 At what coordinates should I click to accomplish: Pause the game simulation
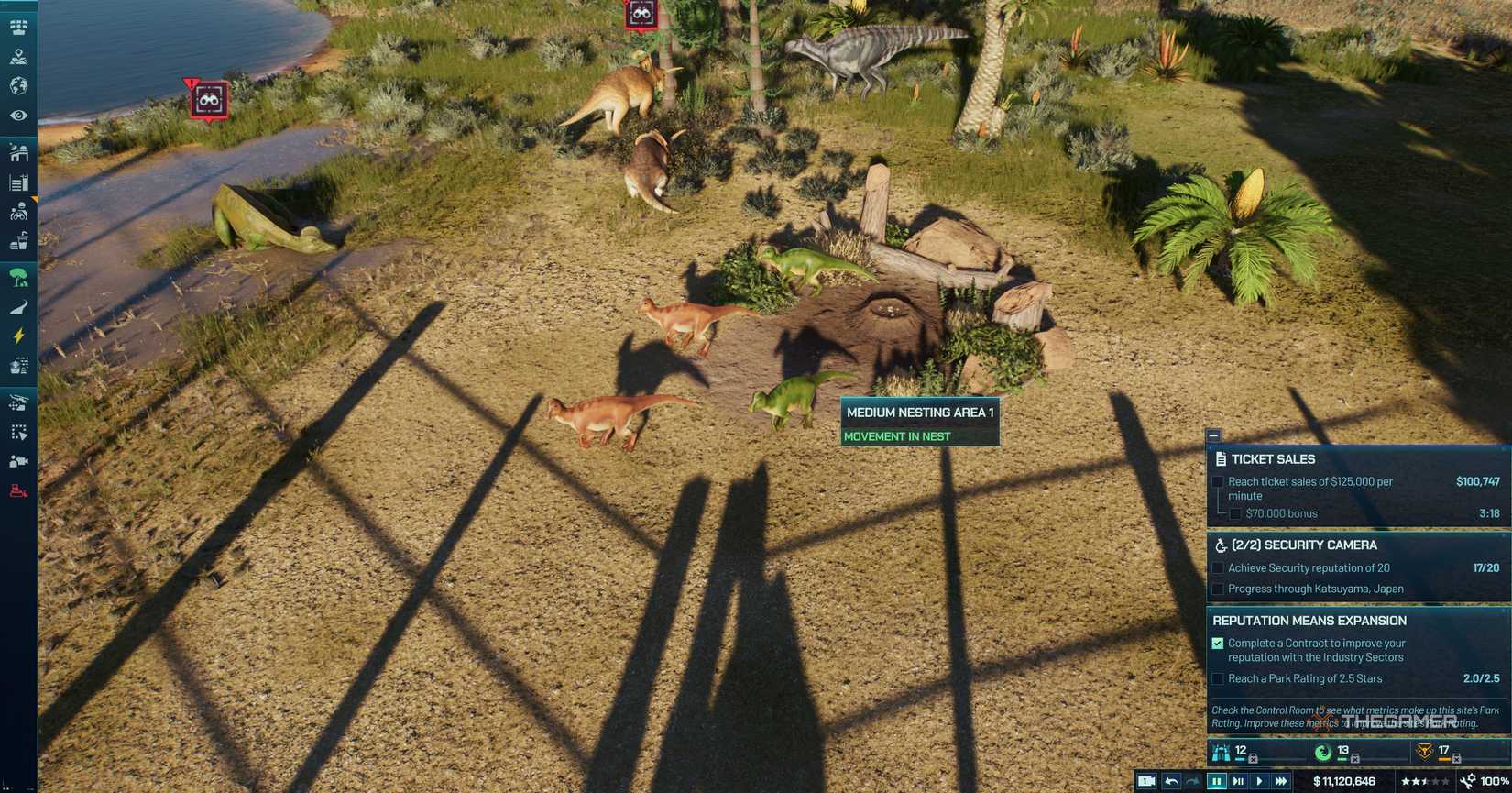click(1216, 782)
